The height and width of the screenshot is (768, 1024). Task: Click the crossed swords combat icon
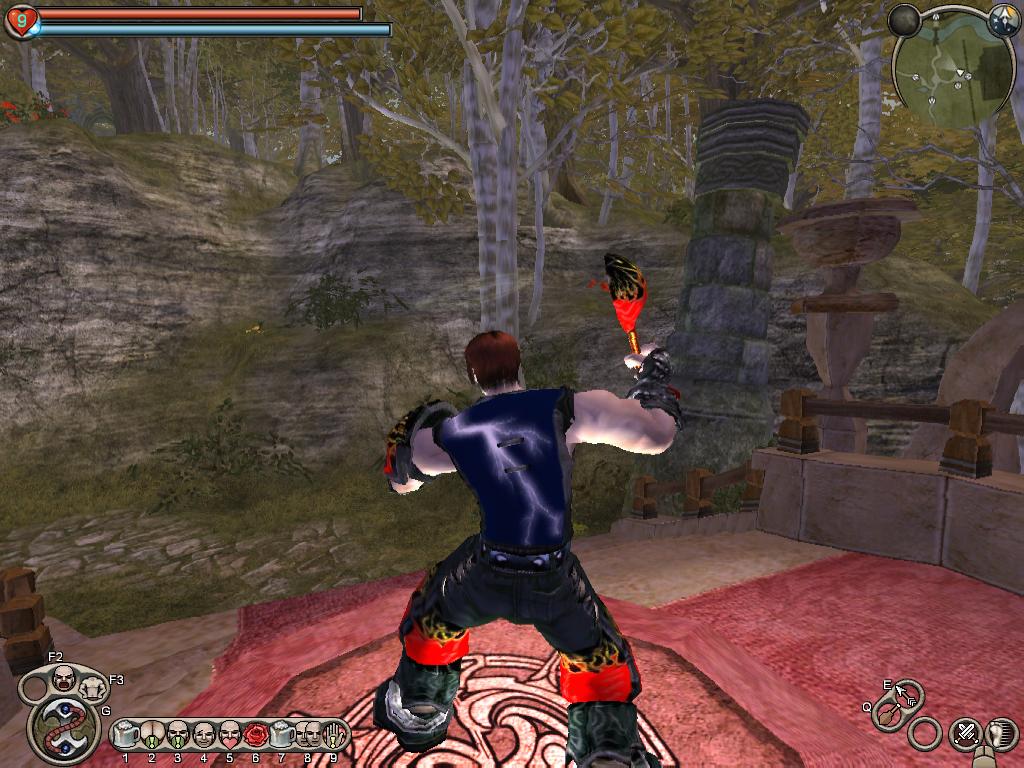coord(965,734)
